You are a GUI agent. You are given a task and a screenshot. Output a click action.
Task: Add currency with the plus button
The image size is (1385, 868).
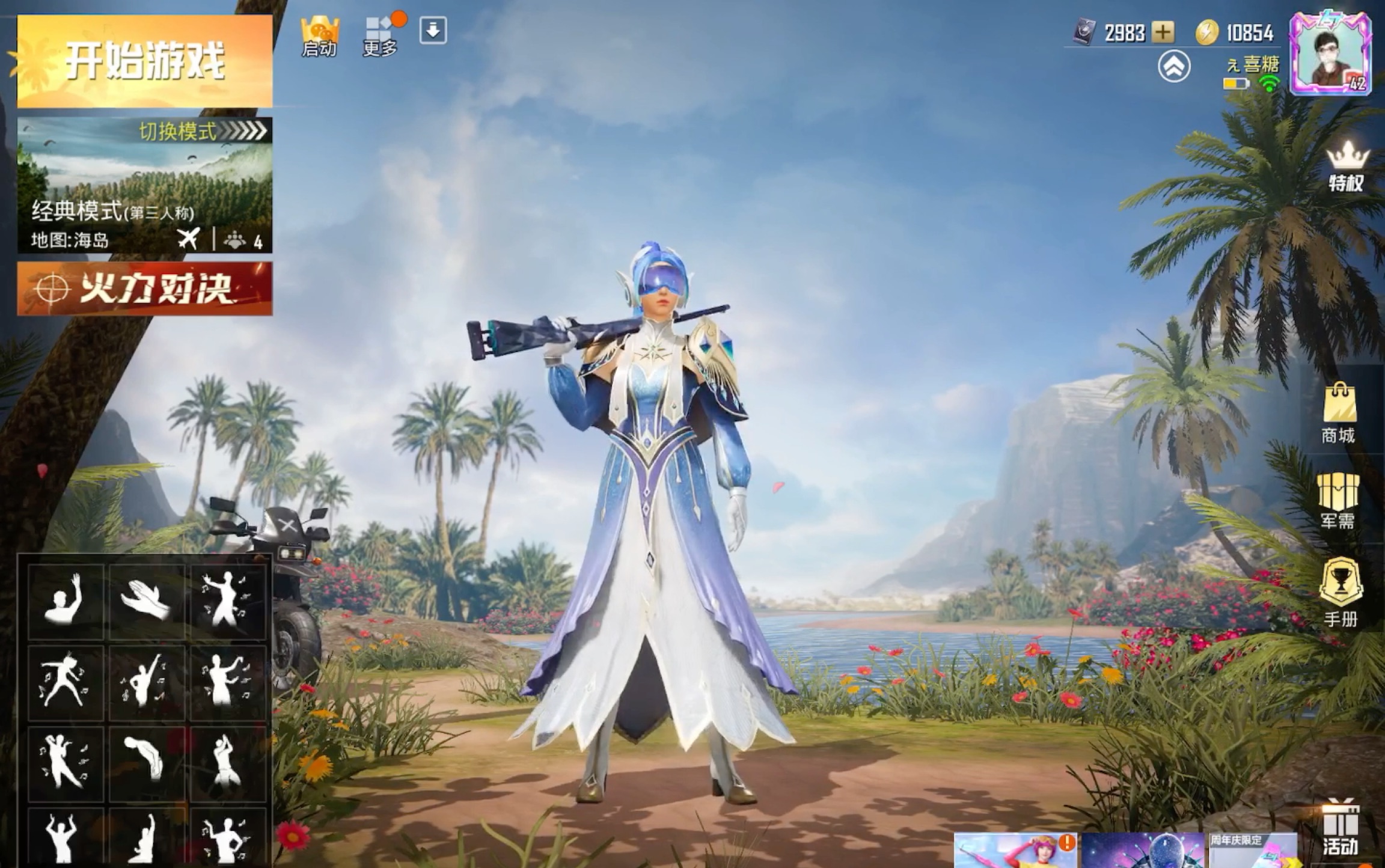coord(1163,32)
